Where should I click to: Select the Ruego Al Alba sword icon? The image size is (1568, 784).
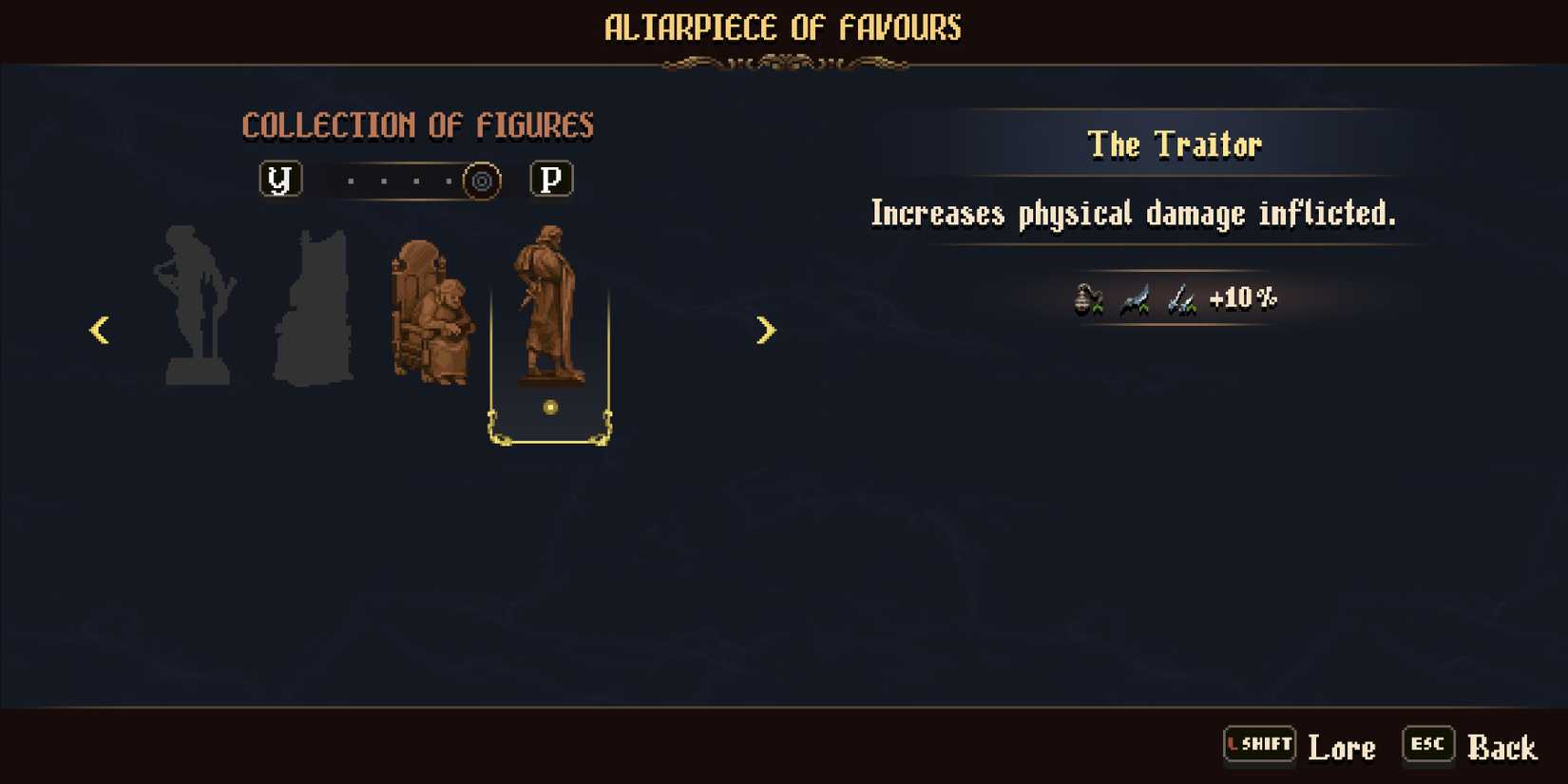pyautogui.click(x=1136, y=300)
